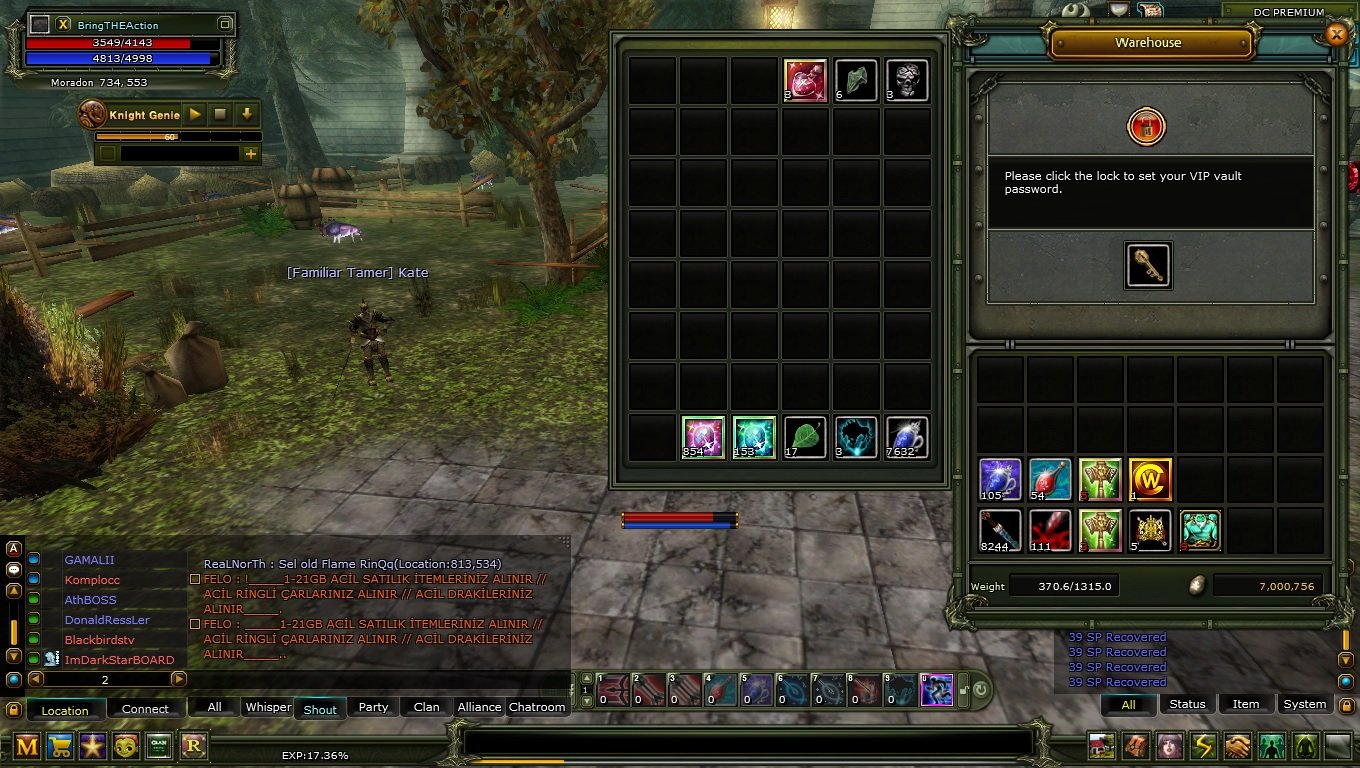Click the lightning skill icon on the action bar
This screenshot has width=1360, height=768.
tap(1204, 745)
